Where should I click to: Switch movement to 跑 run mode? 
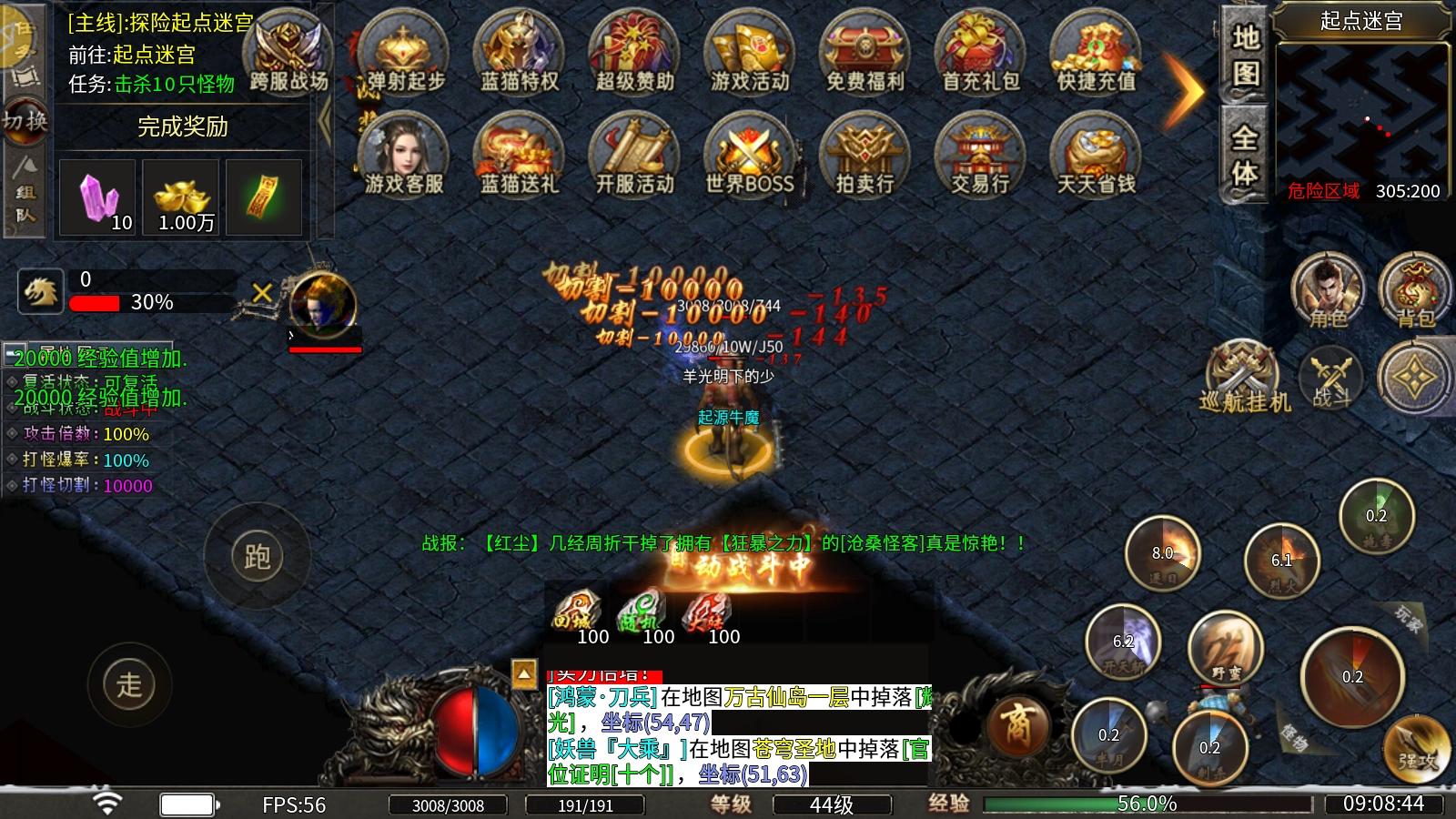pos(257,556)
